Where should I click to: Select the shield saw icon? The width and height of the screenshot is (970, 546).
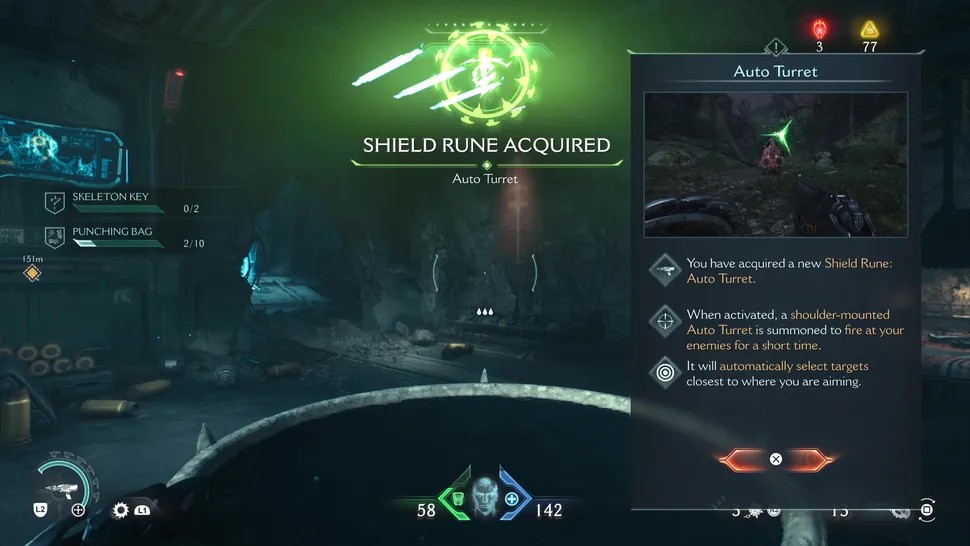[121, 510]
